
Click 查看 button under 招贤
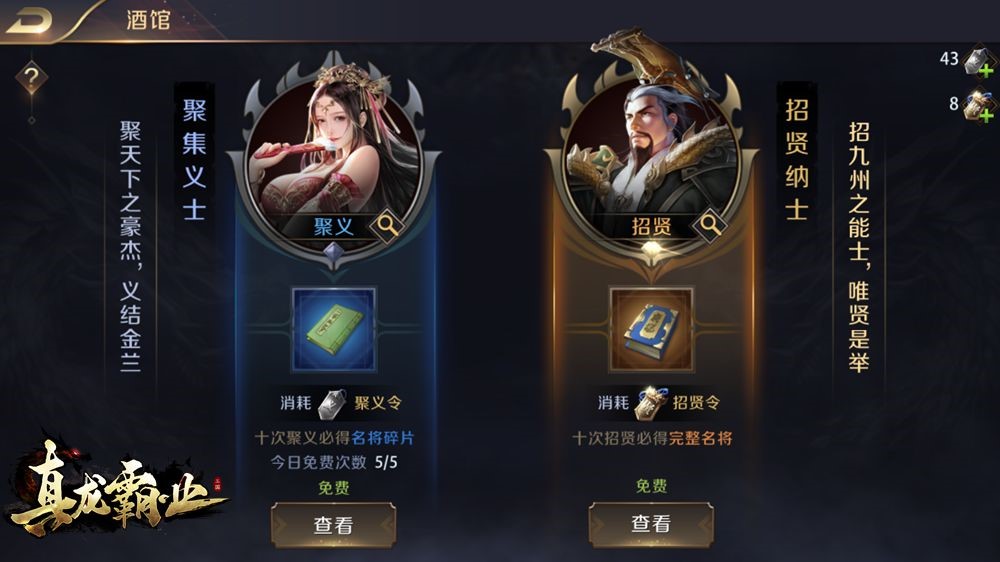point(651,523)
